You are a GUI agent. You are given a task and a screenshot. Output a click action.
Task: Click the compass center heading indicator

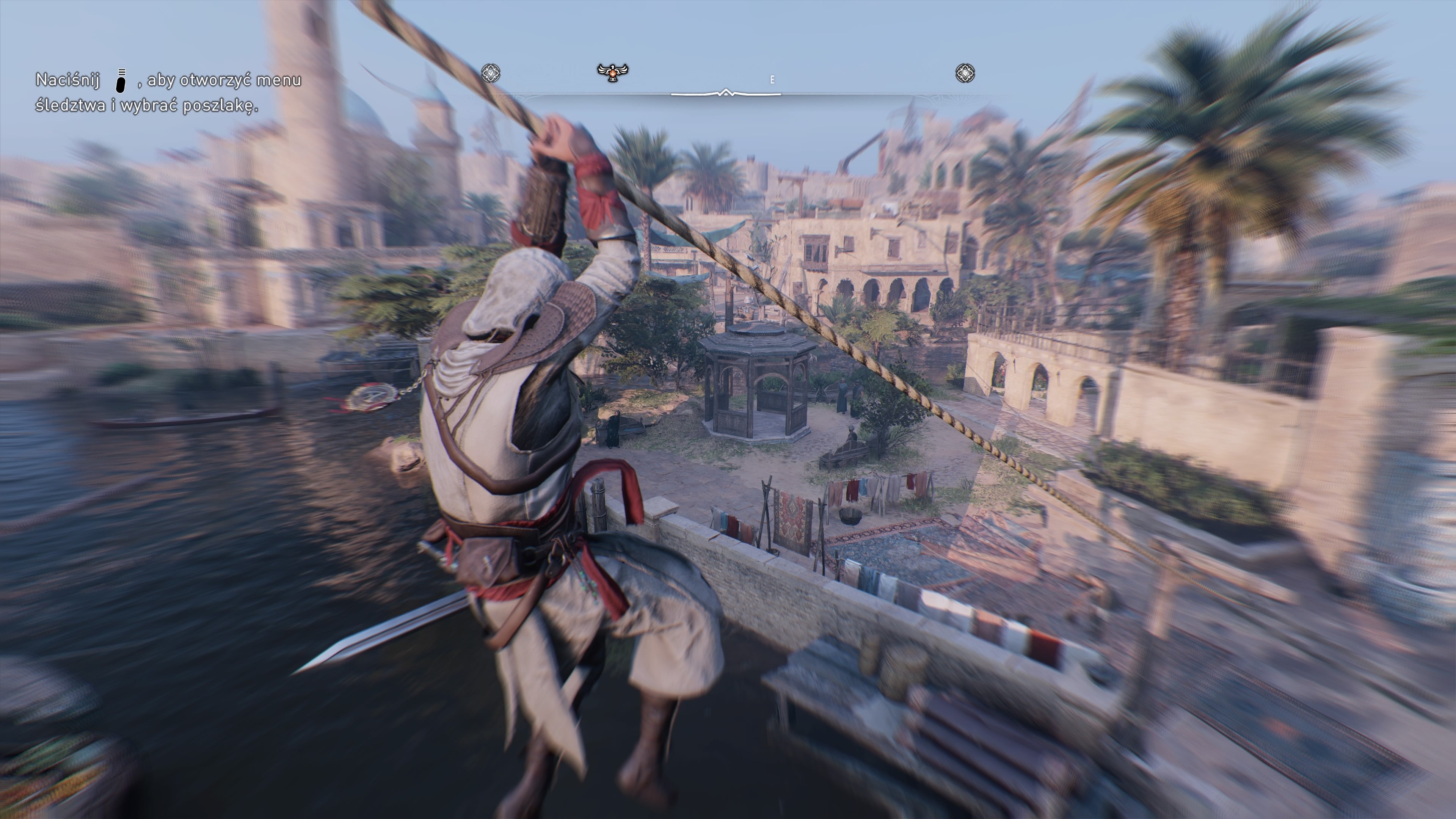(x=726, y=93)
